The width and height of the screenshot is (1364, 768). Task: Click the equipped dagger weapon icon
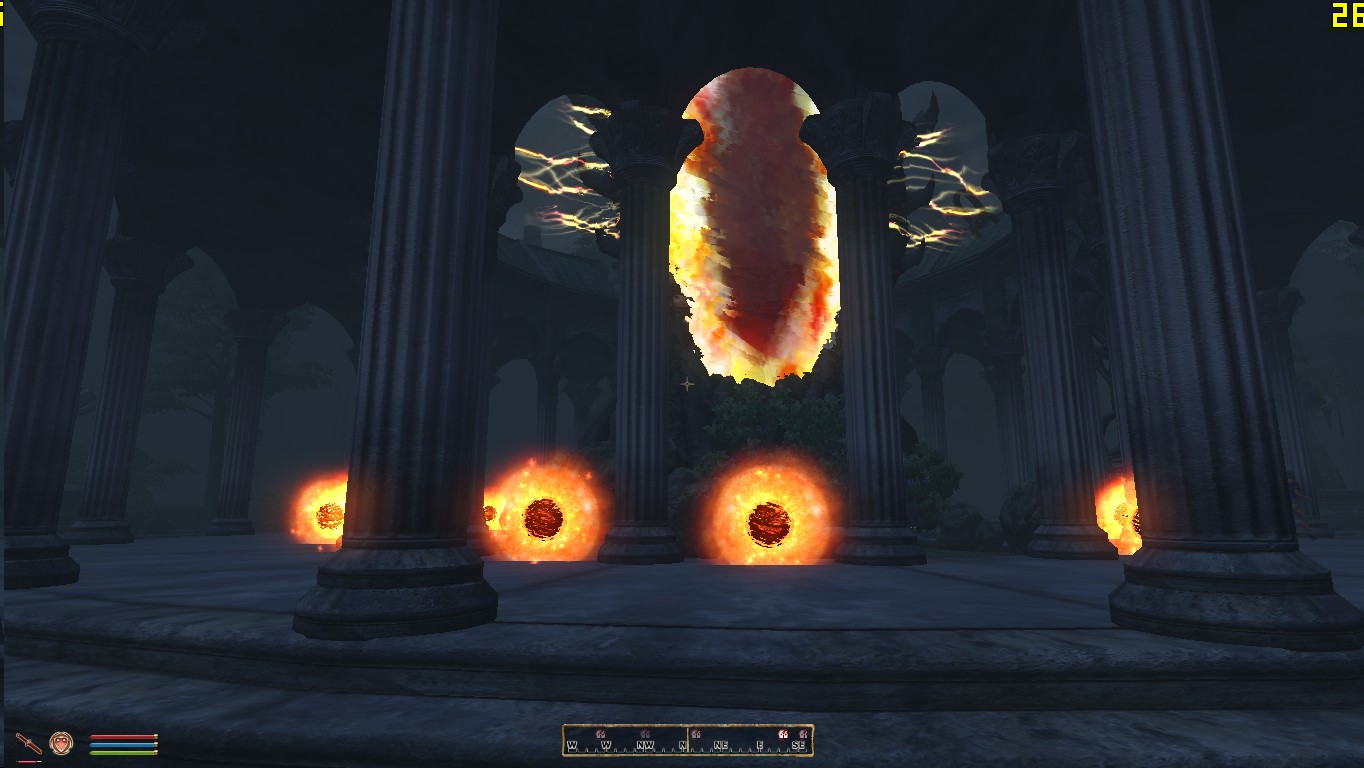pos(28,743)
